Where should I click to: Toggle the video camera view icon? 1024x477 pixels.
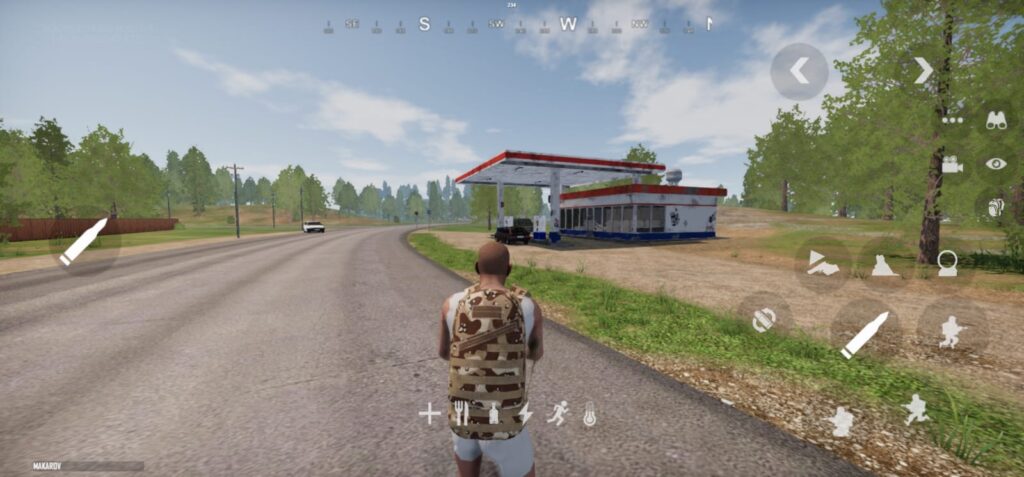pyautogui.click(x=951, y=164)
